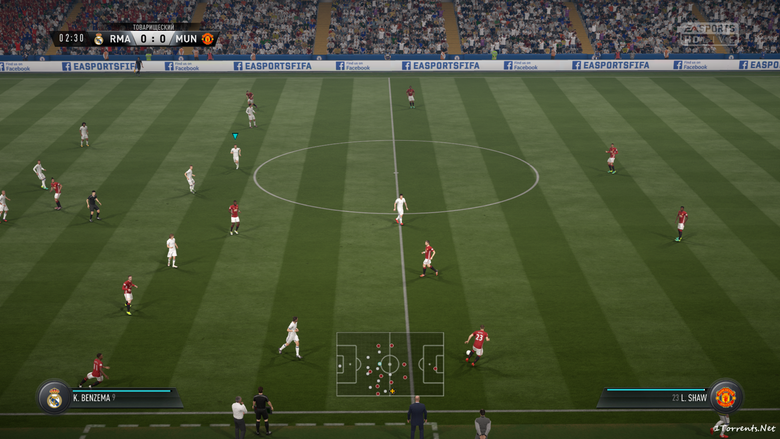
Task: Select the Real Madrid crest beside K. Benzema
Action: coord(54,397)
